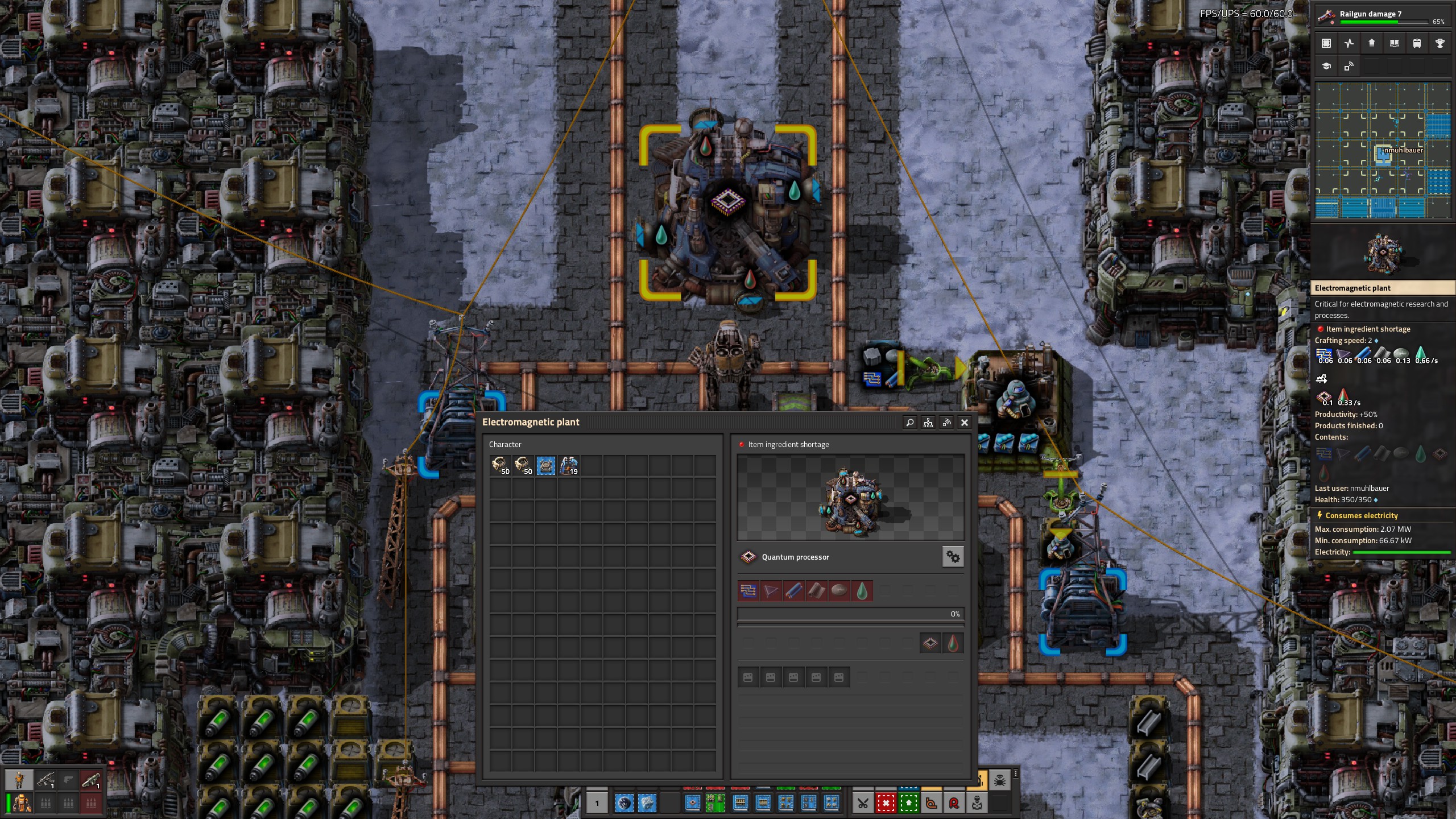Open the trains overview button
The image size is (1456, 819).
click(x=1417, y=43)
